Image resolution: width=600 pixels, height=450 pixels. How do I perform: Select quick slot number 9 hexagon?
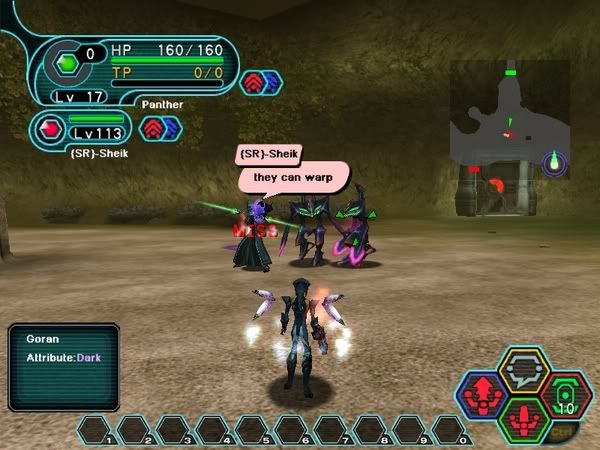tap(412, 431)
